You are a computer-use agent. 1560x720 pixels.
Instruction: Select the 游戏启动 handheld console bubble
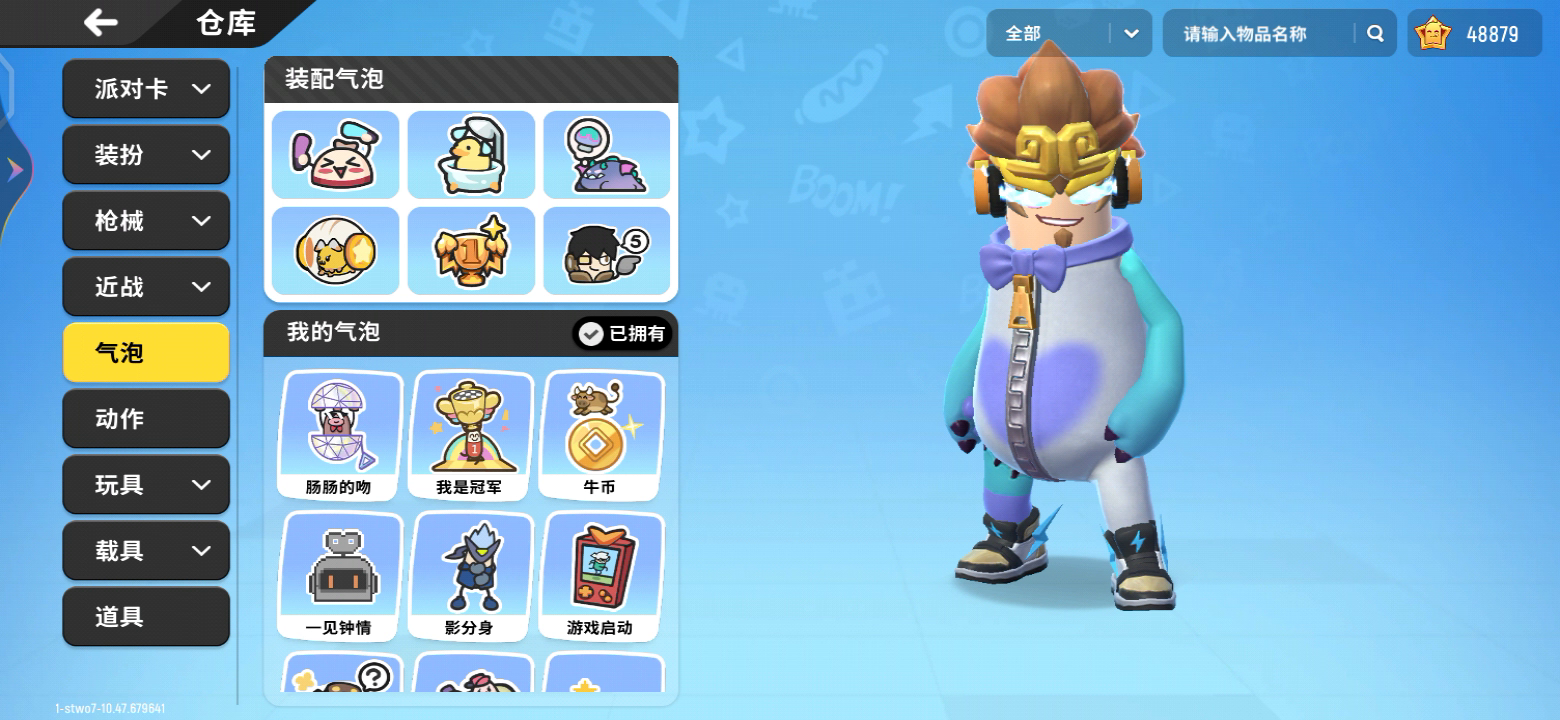click(600, 576)
